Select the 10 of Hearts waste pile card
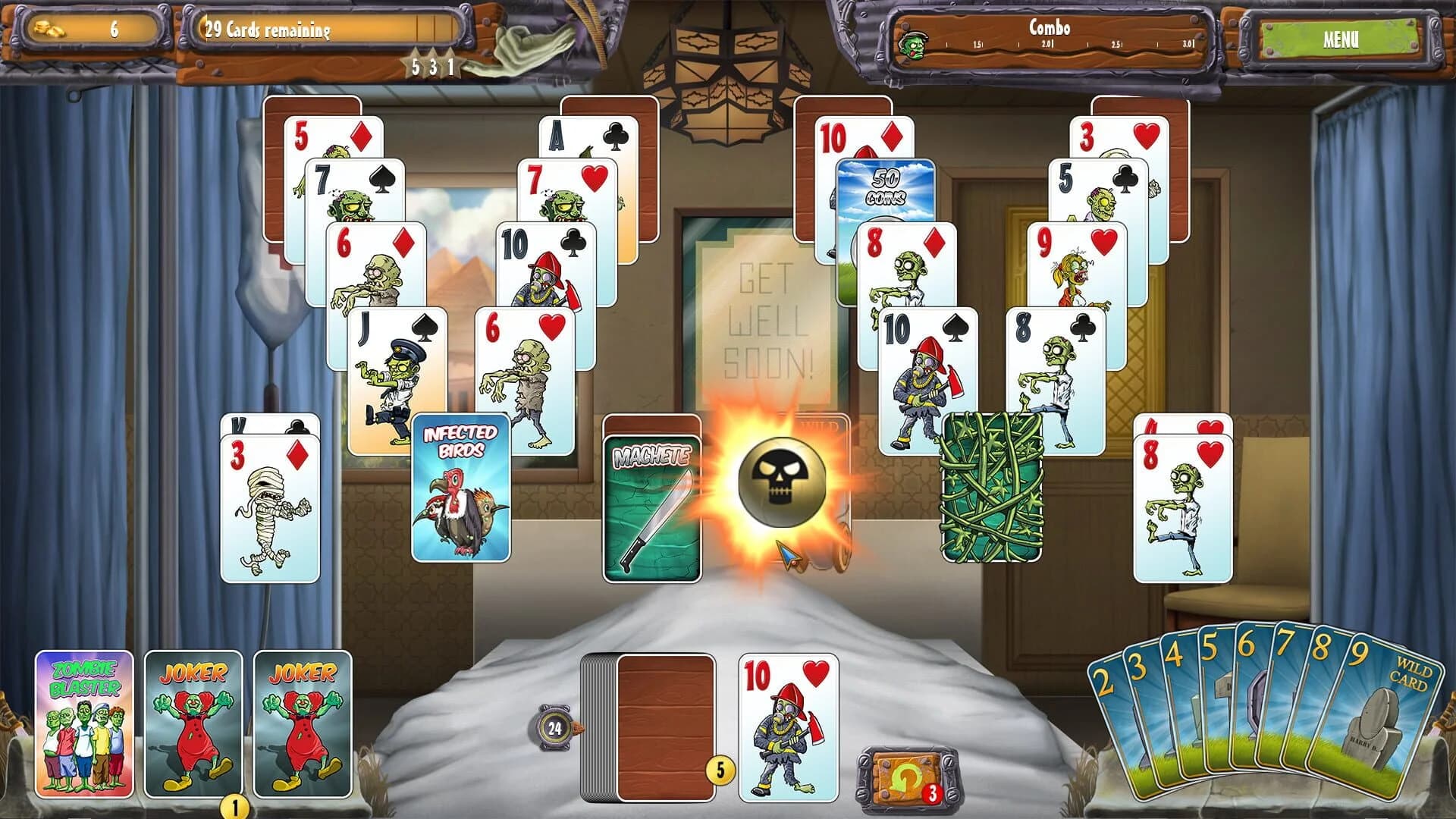This screenshot has width=1456, height=819. pos(789,720)
